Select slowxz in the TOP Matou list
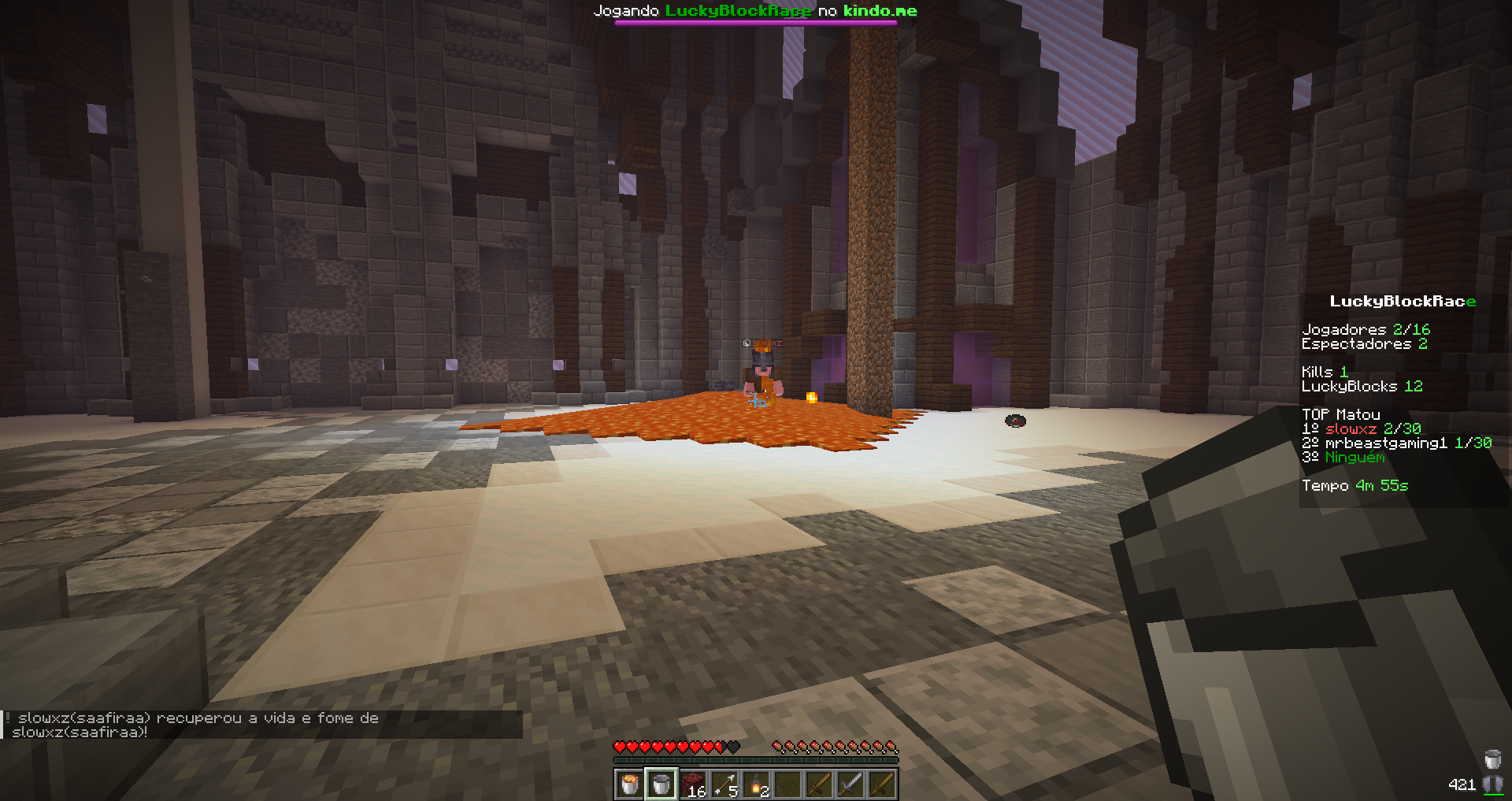 [1351, 429]
